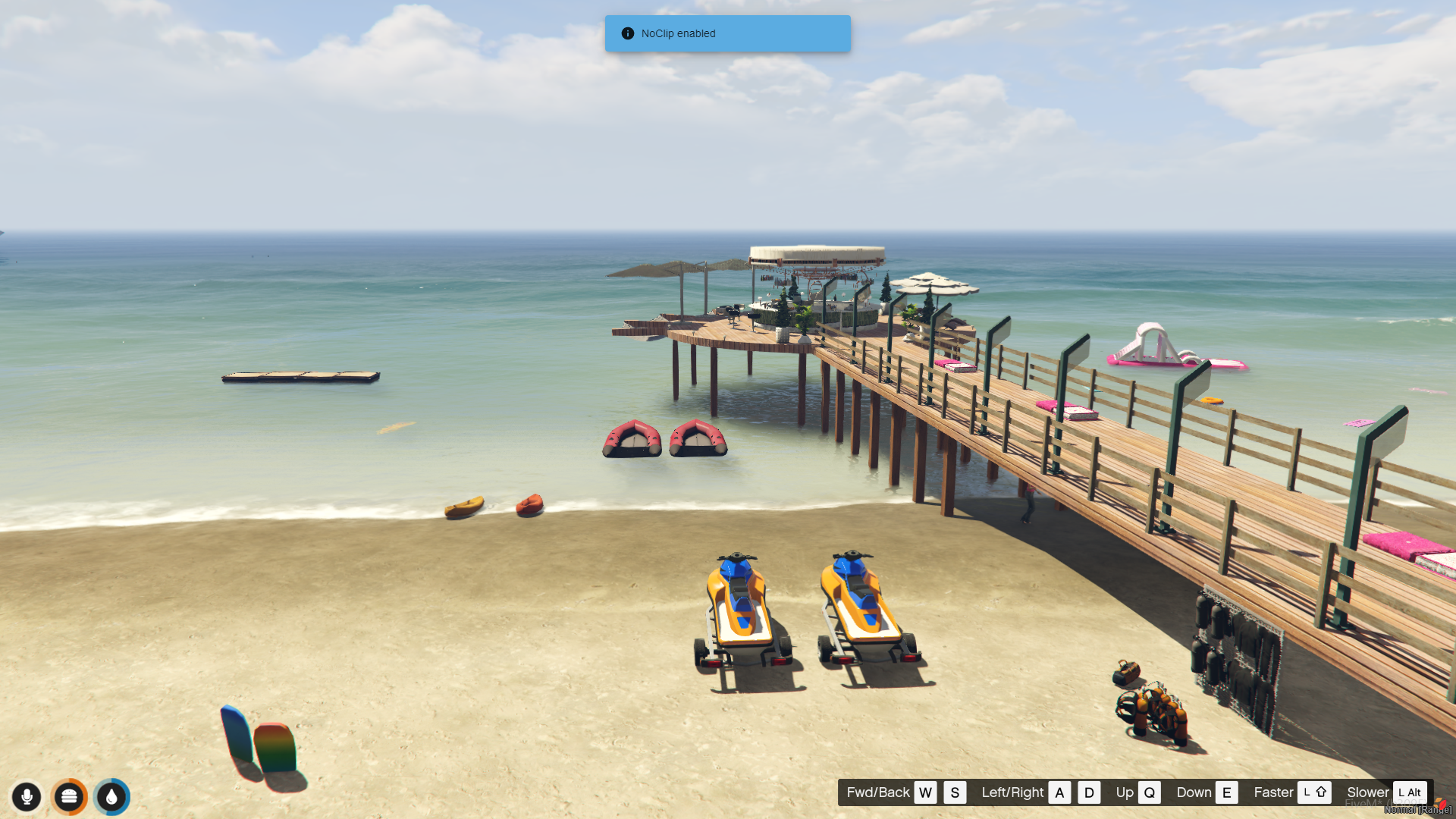Screen dimensions: 1456x819
Task: Click the microphone voice status icon
Action: (27, 796)
